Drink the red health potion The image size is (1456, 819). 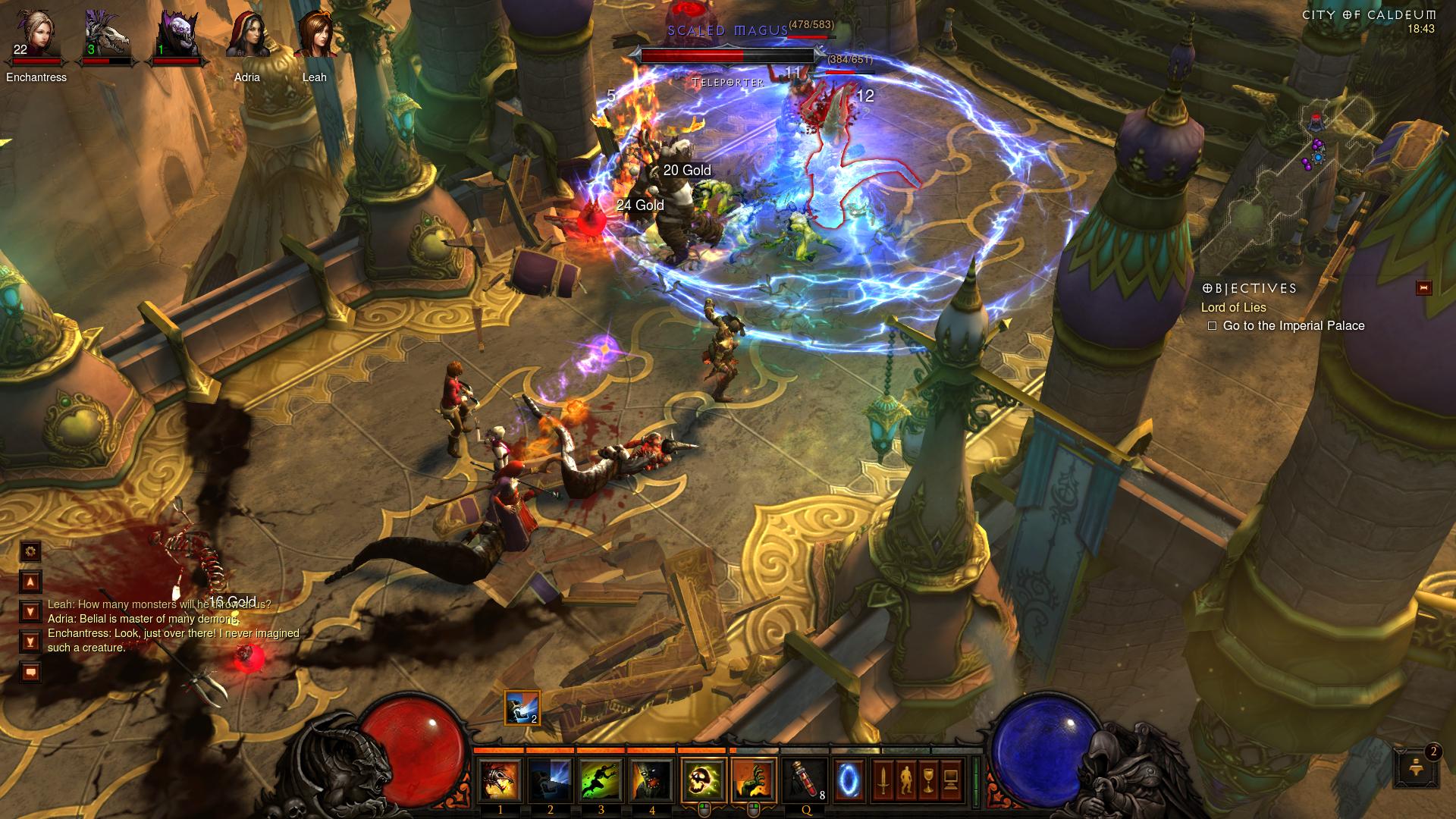pyautogui.click(x=805, y=780)
